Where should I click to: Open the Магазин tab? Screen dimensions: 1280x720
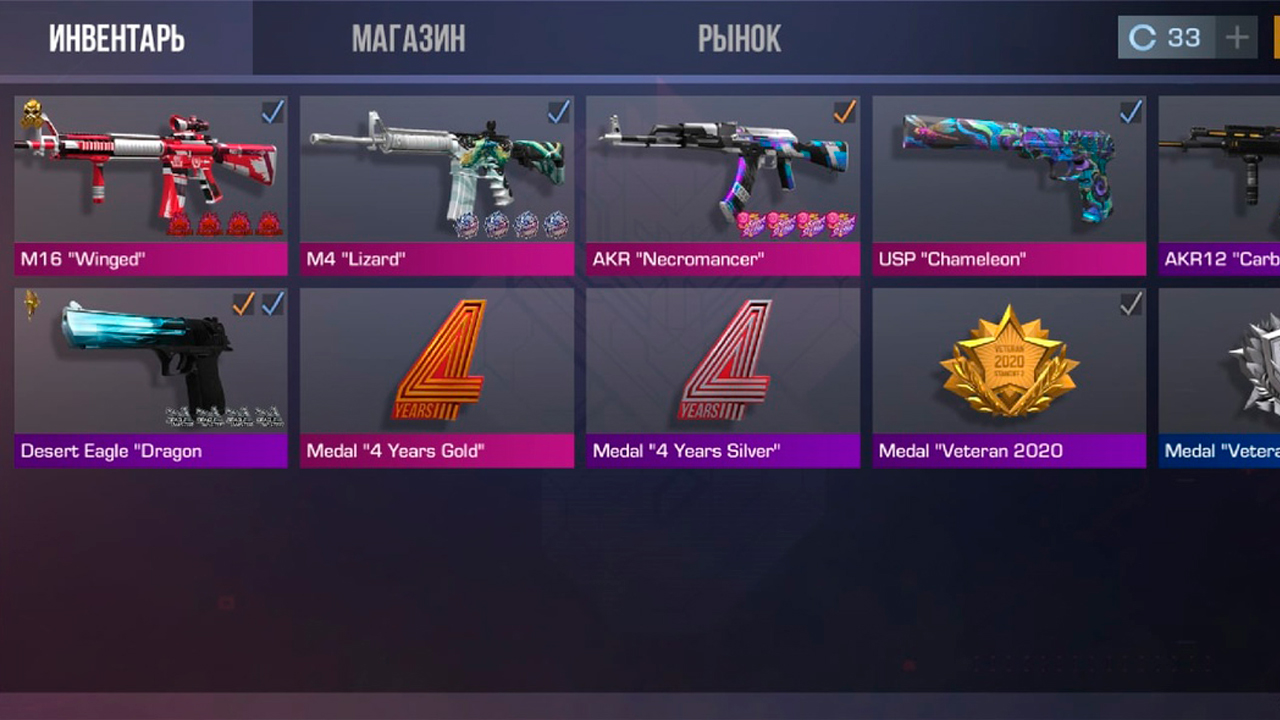(408, 38)
